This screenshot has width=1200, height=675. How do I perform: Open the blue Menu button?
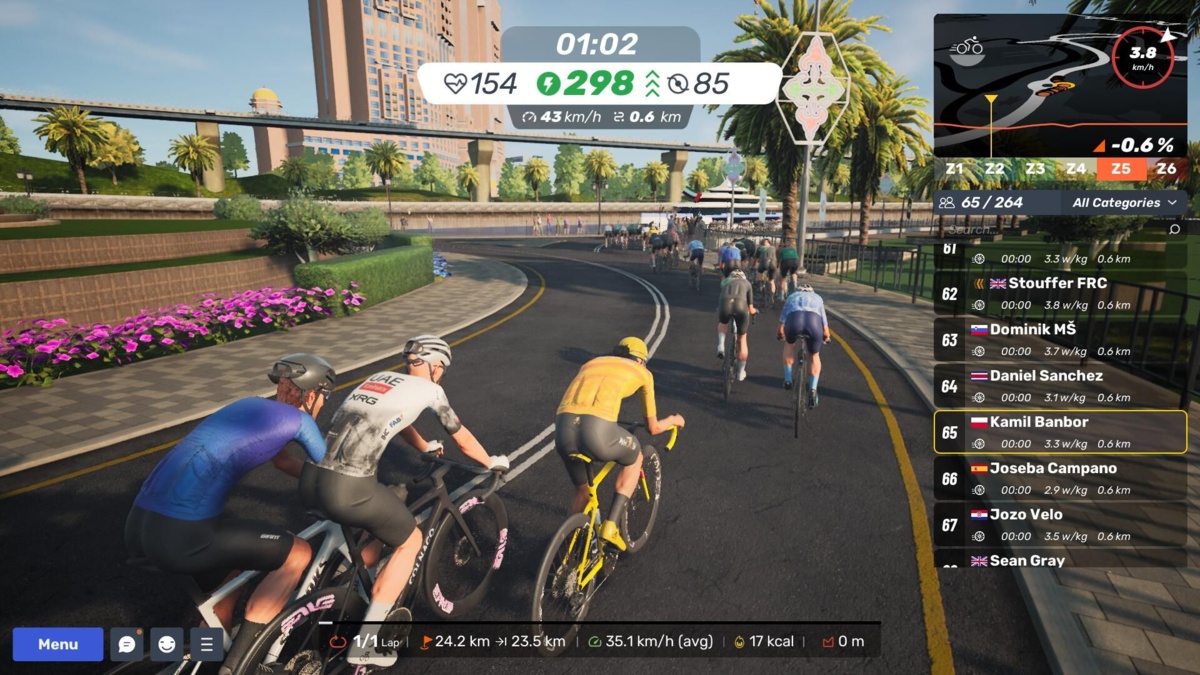tap(58, 644)
